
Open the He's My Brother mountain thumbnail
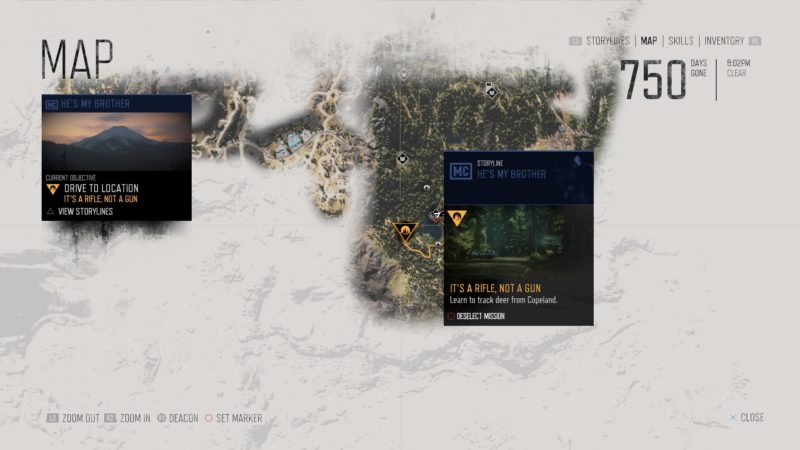pyautogui.click(x=116, y=141)
